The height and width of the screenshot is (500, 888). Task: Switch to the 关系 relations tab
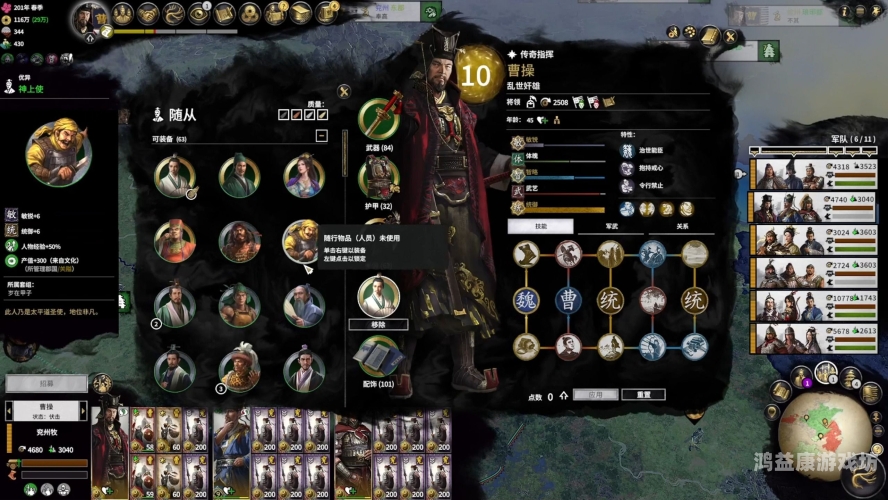(681, 227)
